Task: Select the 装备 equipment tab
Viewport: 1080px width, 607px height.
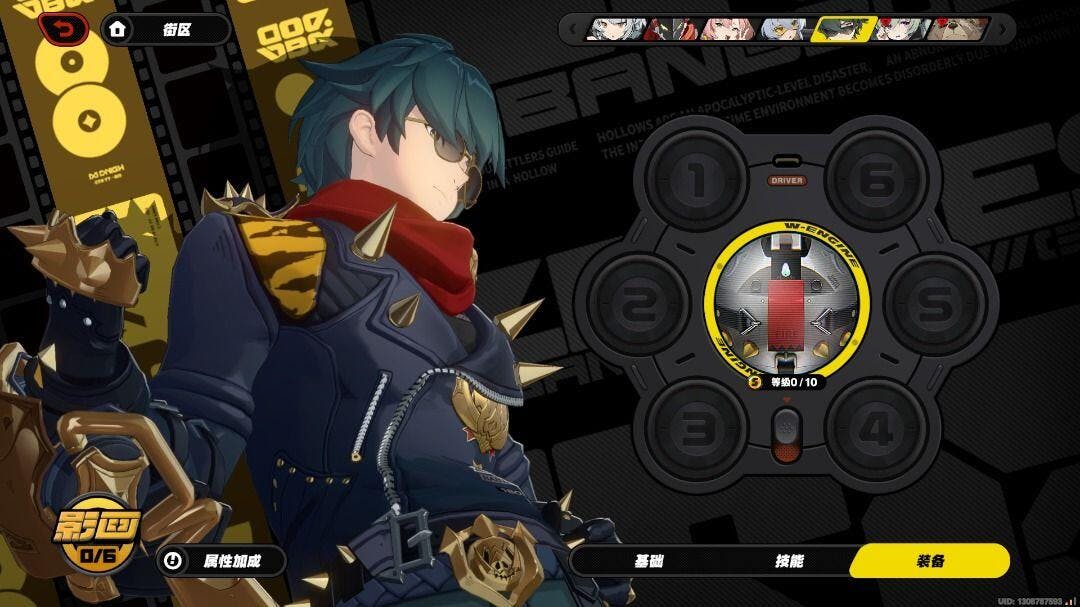Action: click(929, 561)
